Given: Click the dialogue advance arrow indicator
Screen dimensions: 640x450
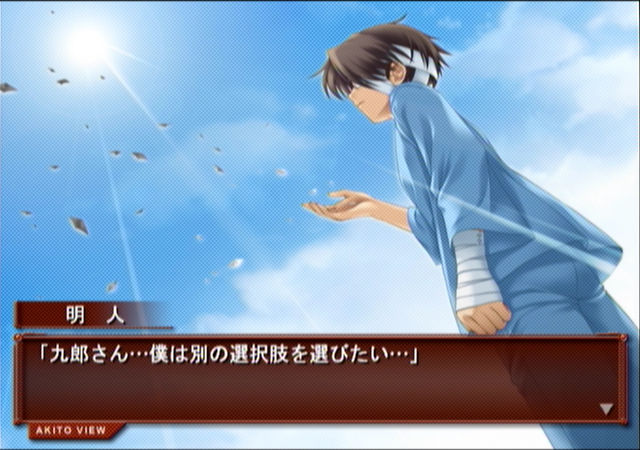Looking at the screenshot, I should coord(606,408).
